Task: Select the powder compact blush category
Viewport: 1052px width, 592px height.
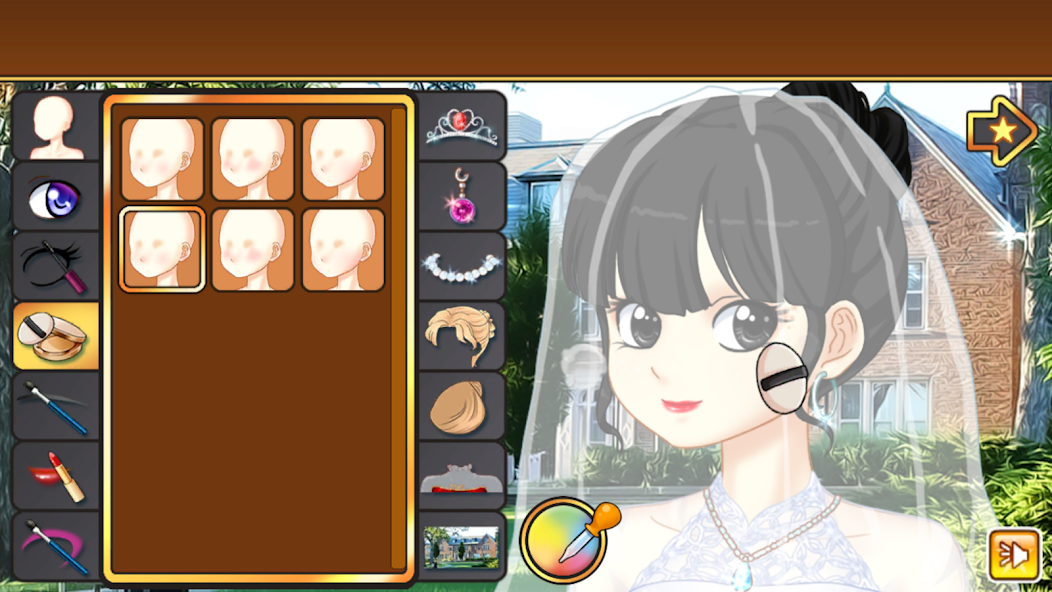Action: (56, 336)
